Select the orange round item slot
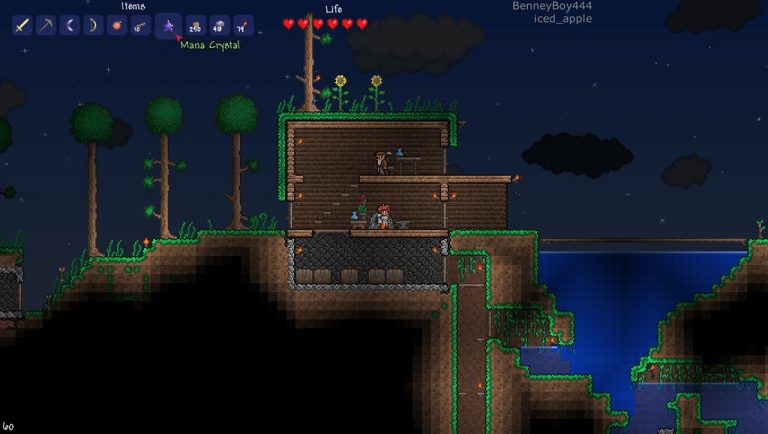This screenshot has height=434, width=768. click(x=118, y=25)
